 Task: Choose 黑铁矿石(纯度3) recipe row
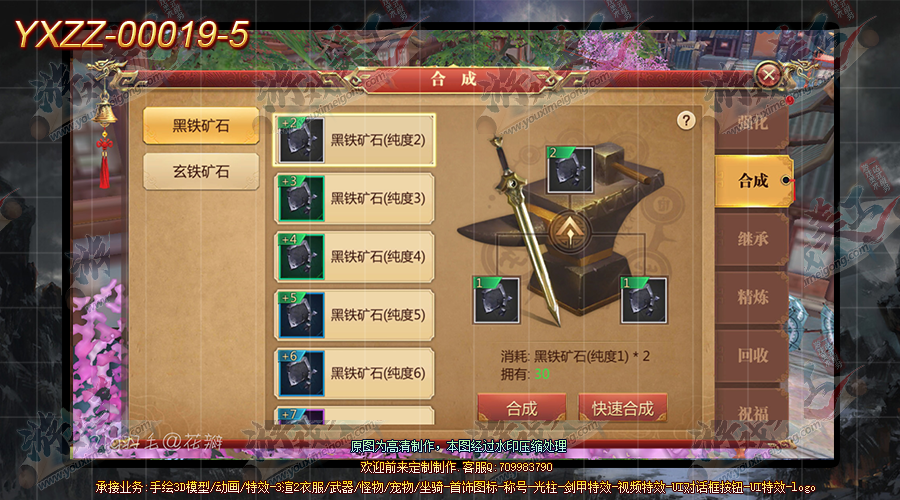point(354,198)
